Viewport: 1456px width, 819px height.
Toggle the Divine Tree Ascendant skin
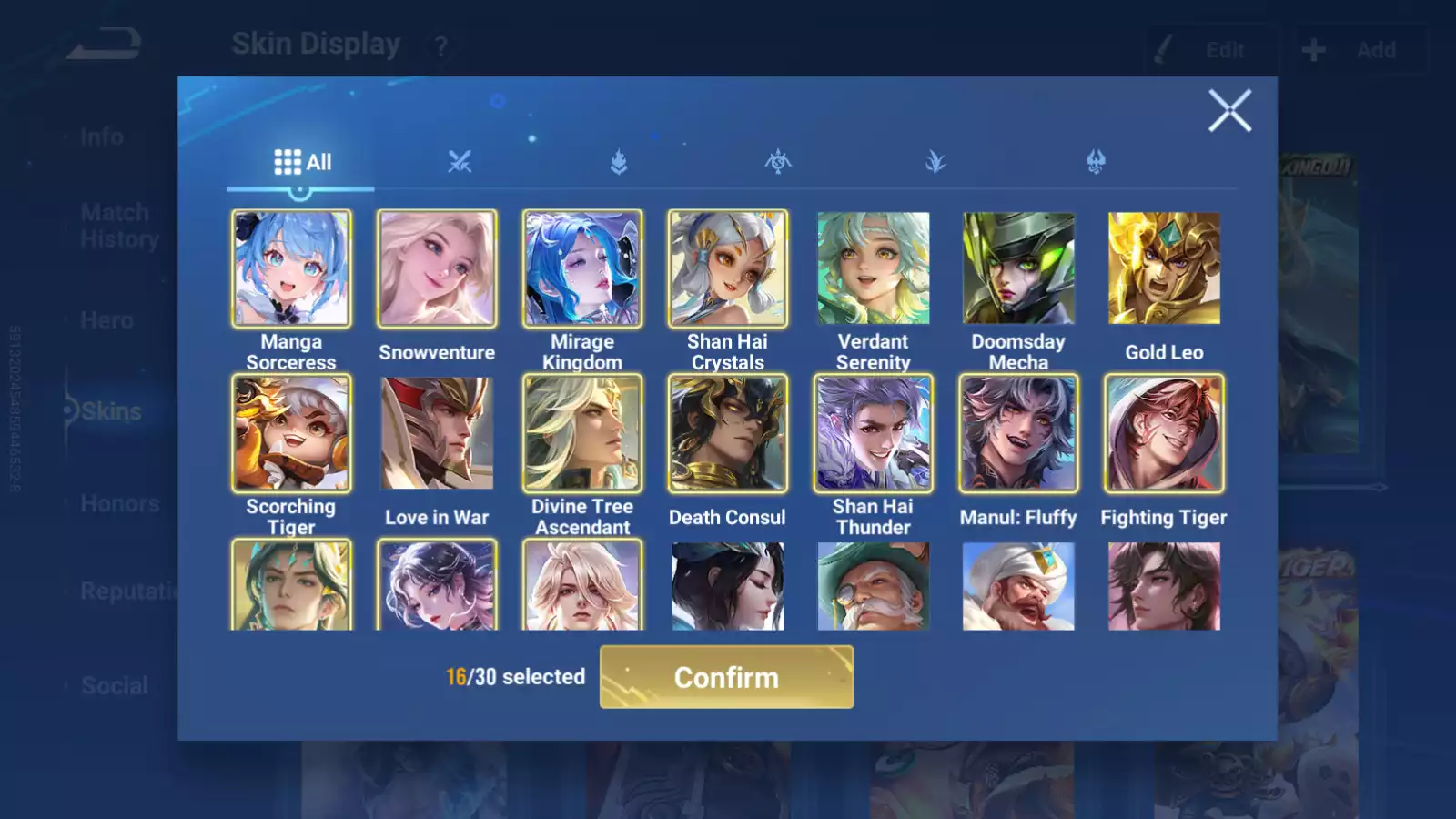click(582, 433)
